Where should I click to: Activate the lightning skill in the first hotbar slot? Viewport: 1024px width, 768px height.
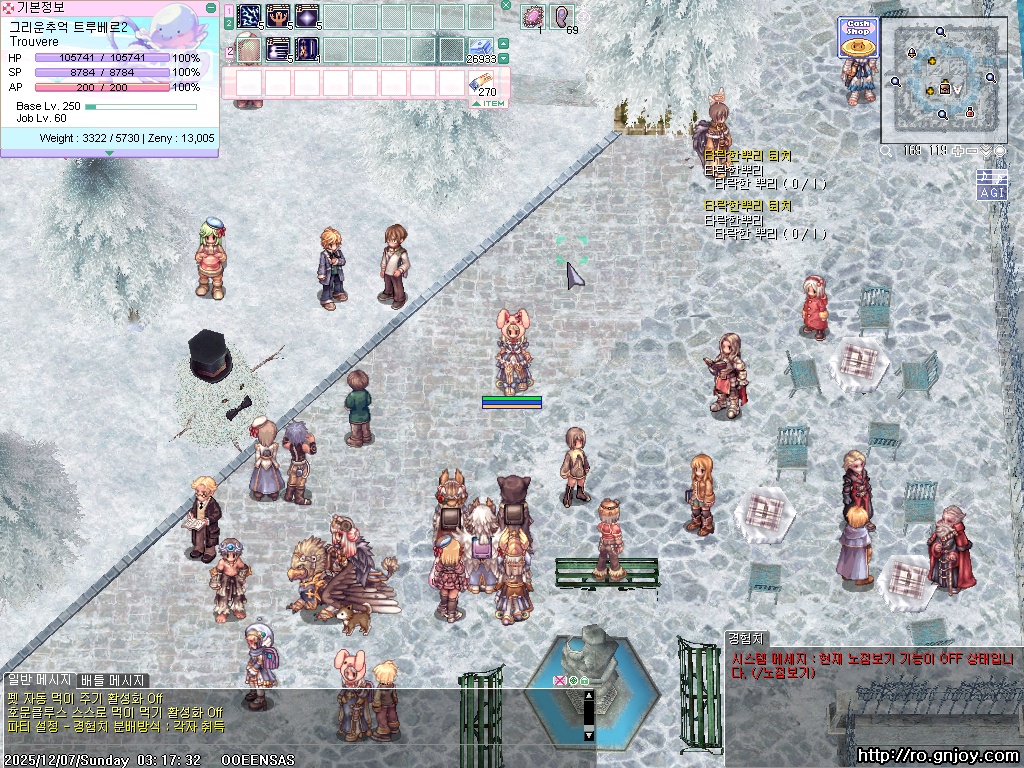(249, 17)
